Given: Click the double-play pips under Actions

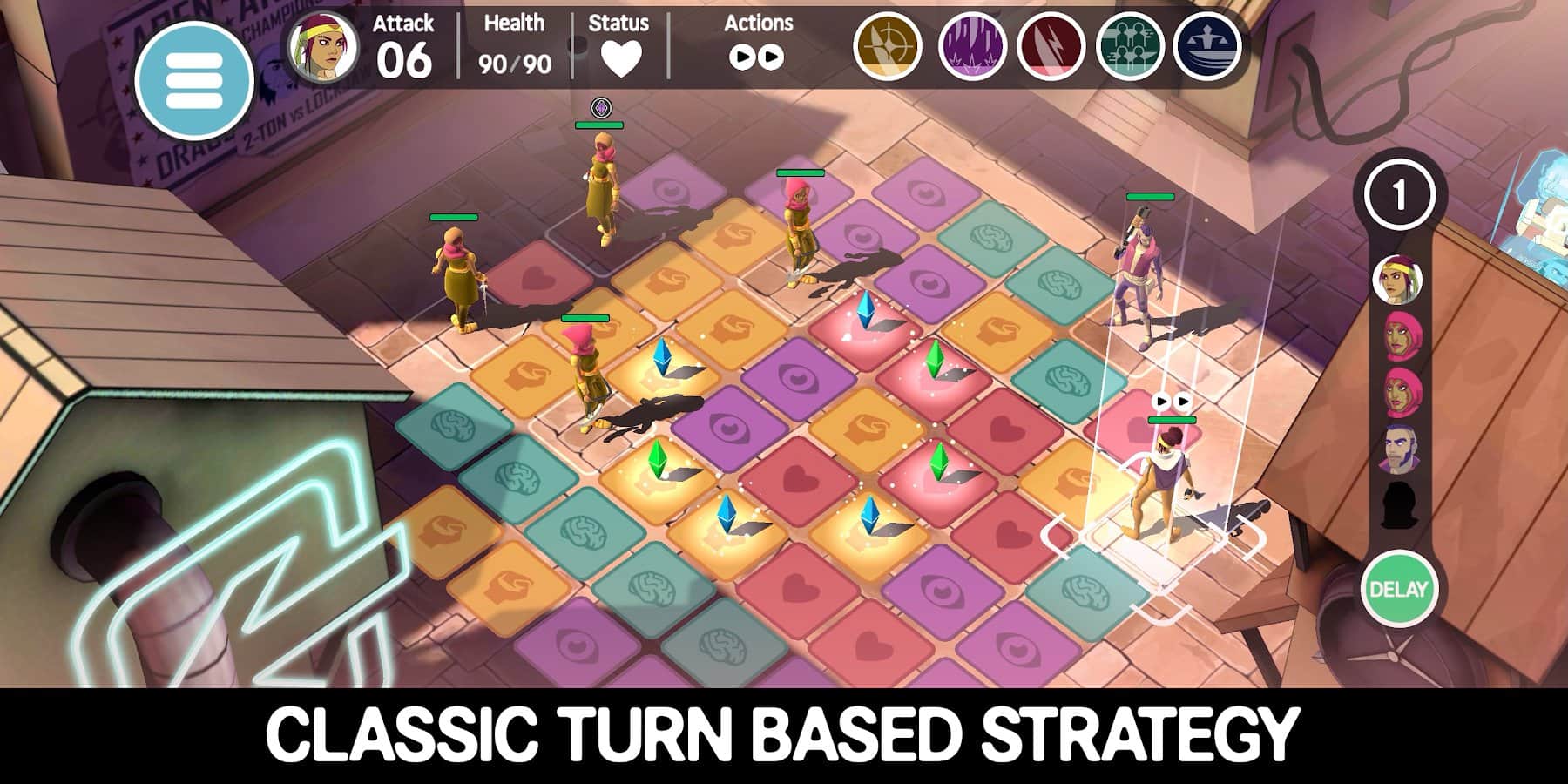Looking at the screenshot, I should coord(756,54).
